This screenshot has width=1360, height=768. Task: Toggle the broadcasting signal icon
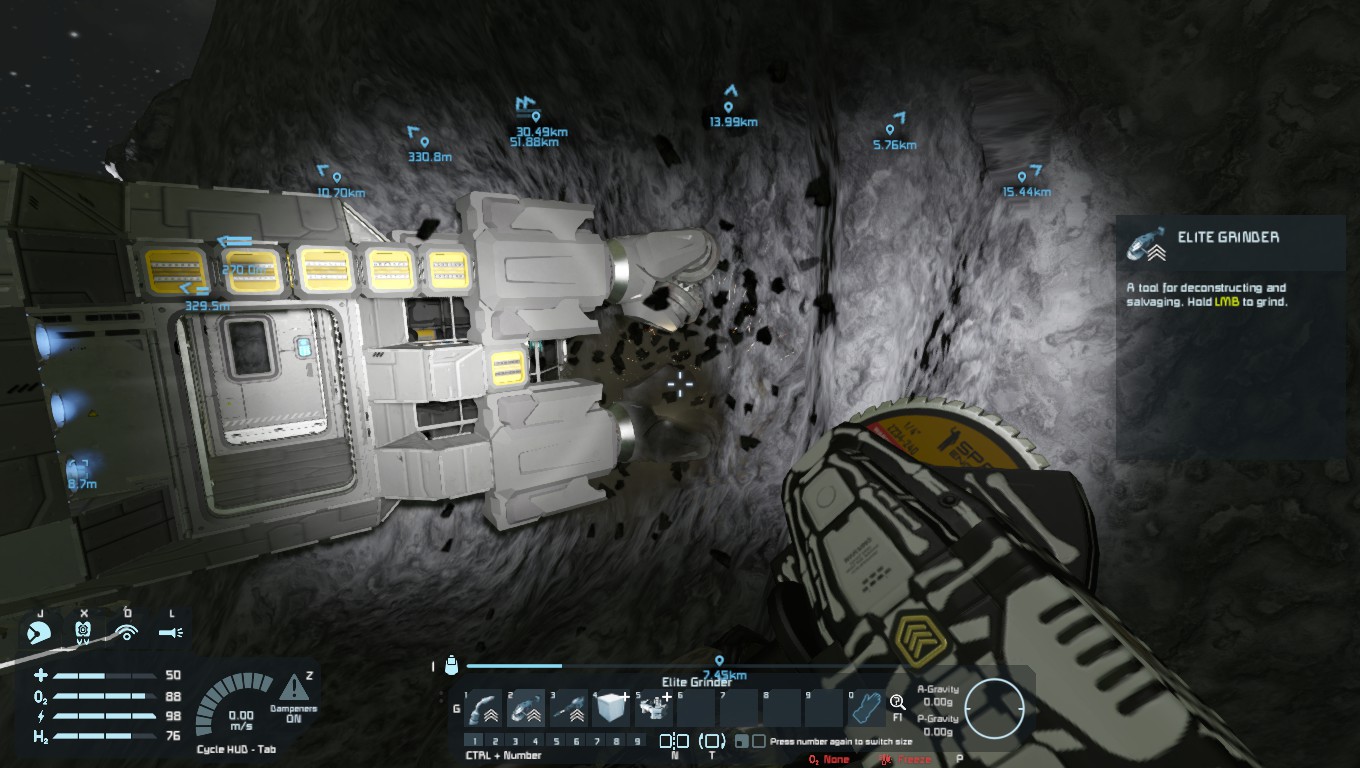point(127,632)
